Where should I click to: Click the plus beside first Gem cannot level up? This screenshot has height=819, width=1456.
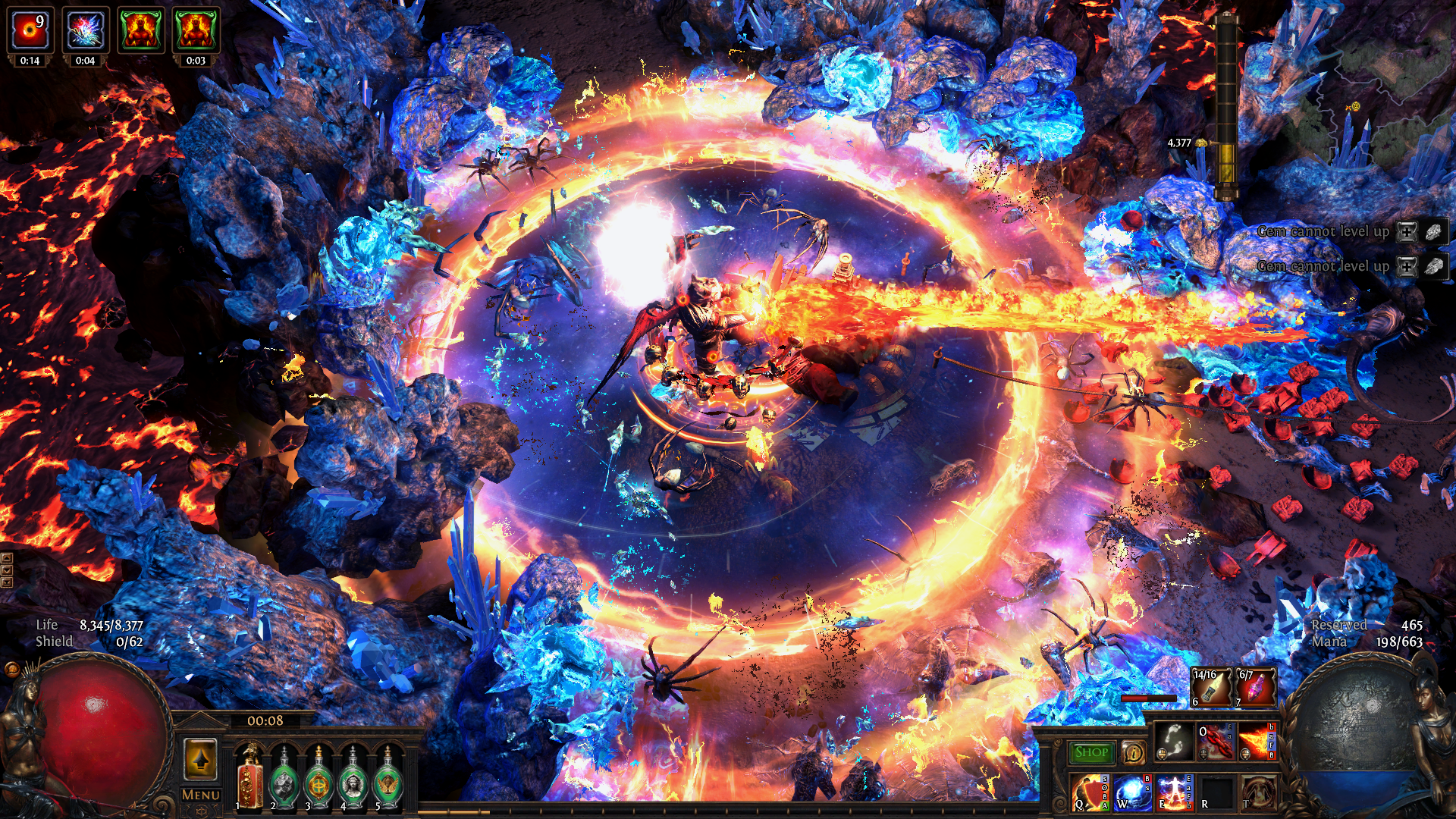tap(1407, 232)
